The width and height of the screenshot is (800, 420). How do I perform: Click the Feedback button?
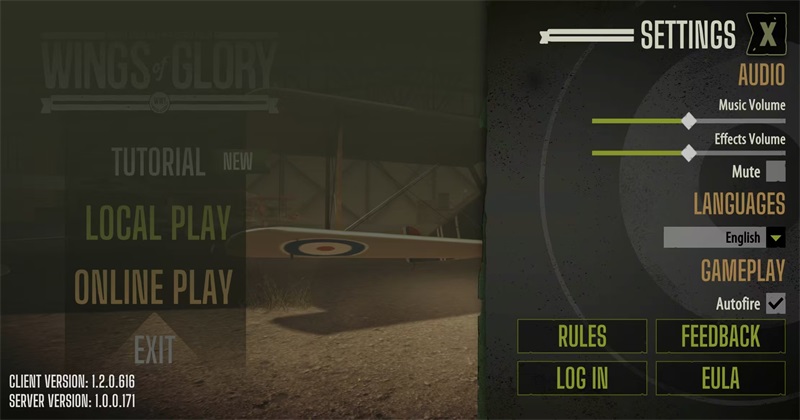pos(720,336)
